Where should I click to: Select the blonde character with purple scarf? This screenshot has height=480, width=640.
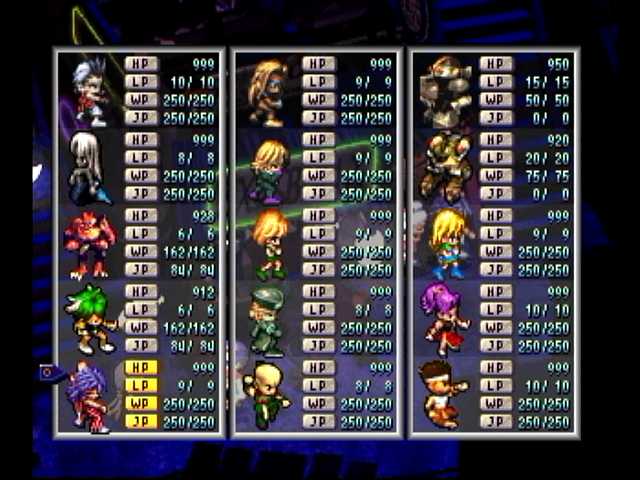(268, 168)
